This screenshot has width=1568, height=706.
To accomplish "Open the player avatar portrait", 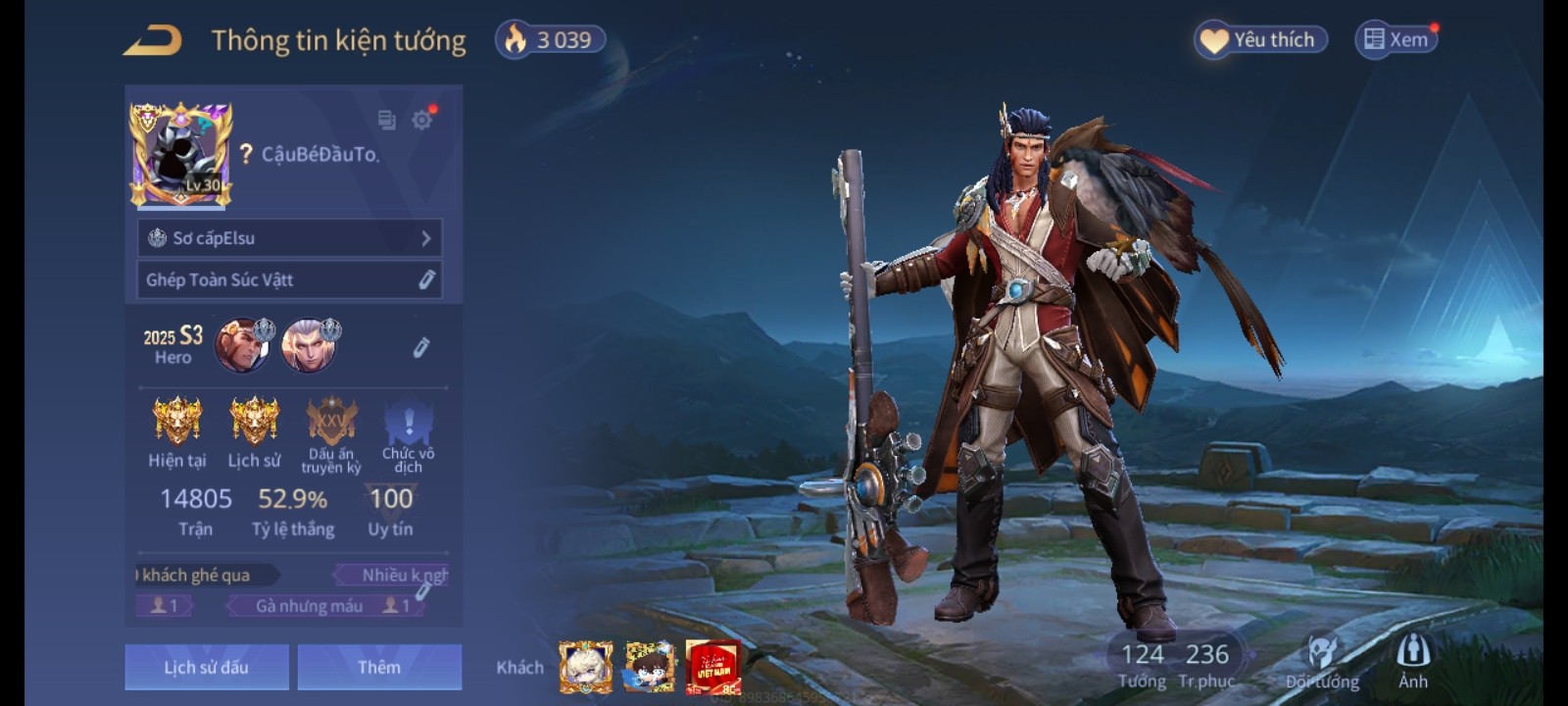I will point(181,155).
